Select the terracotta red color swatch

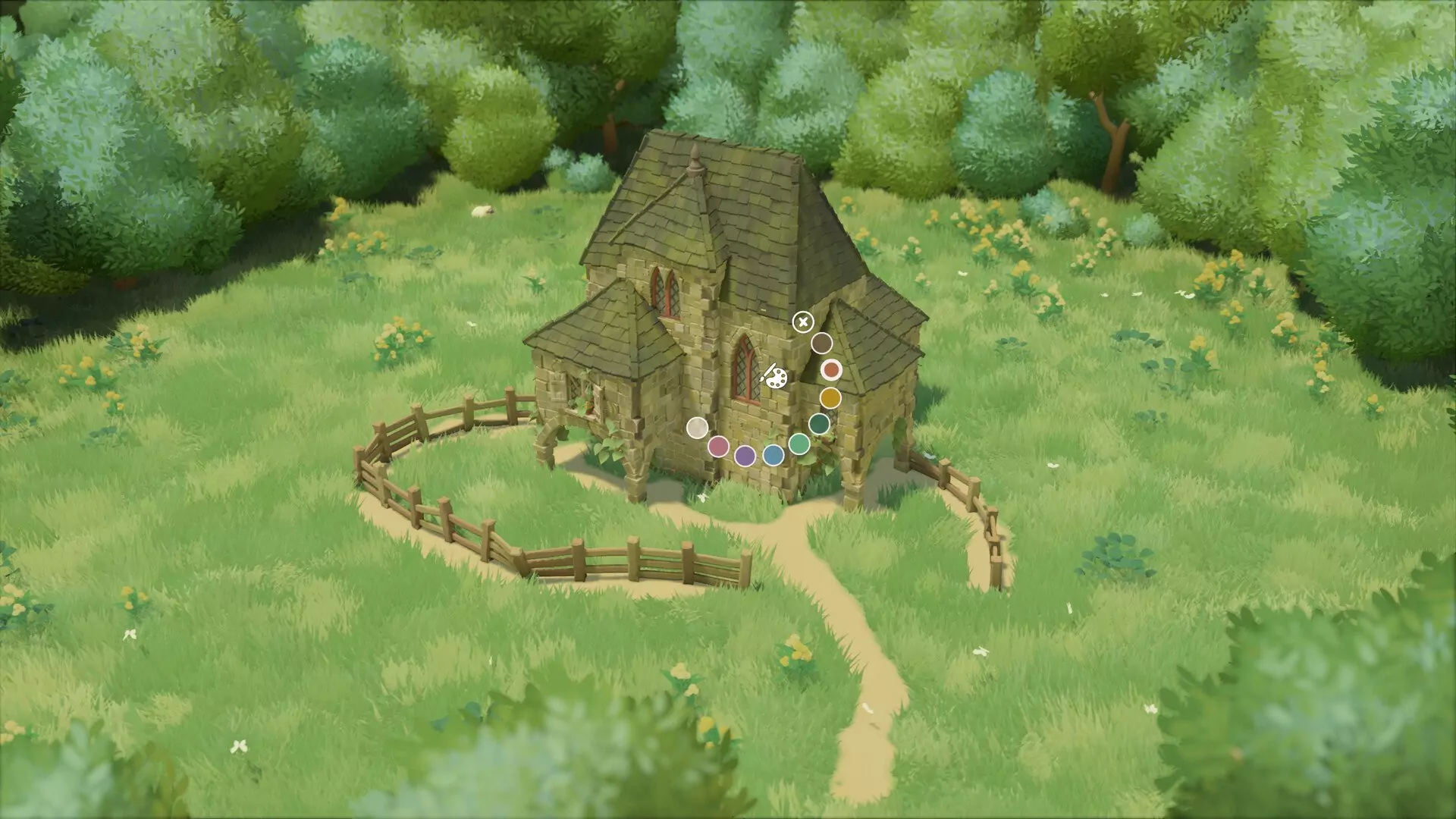[832, 371]
